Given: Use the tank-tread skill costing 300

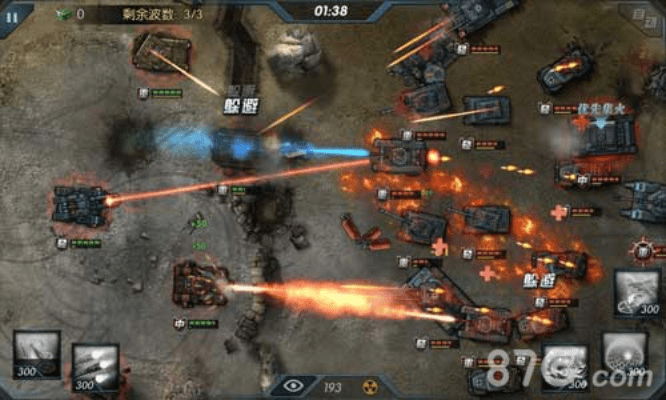Looking at the screenshot, I should click(636, 292).
